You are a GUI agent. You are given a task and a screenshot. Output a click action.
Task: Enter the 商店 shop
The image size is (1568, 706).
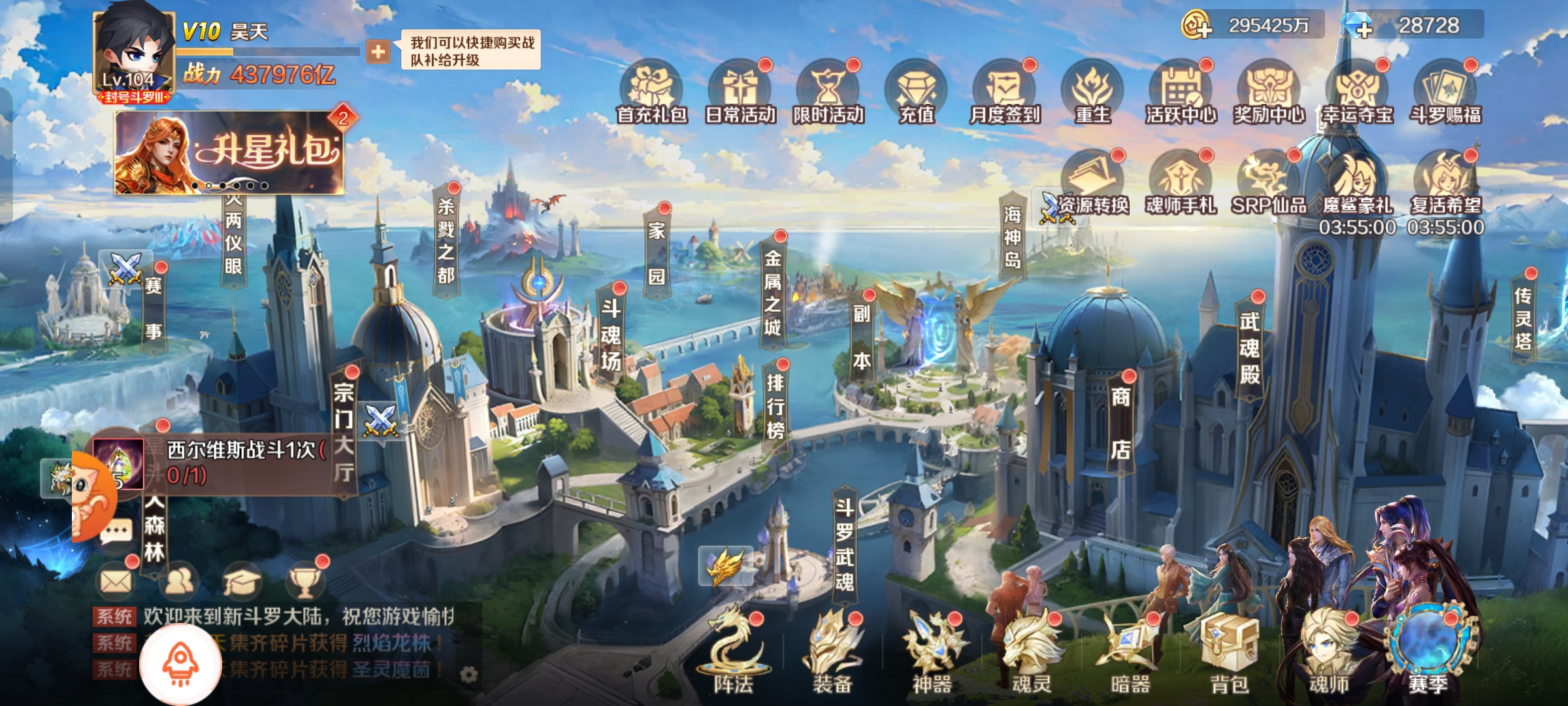1120,424
